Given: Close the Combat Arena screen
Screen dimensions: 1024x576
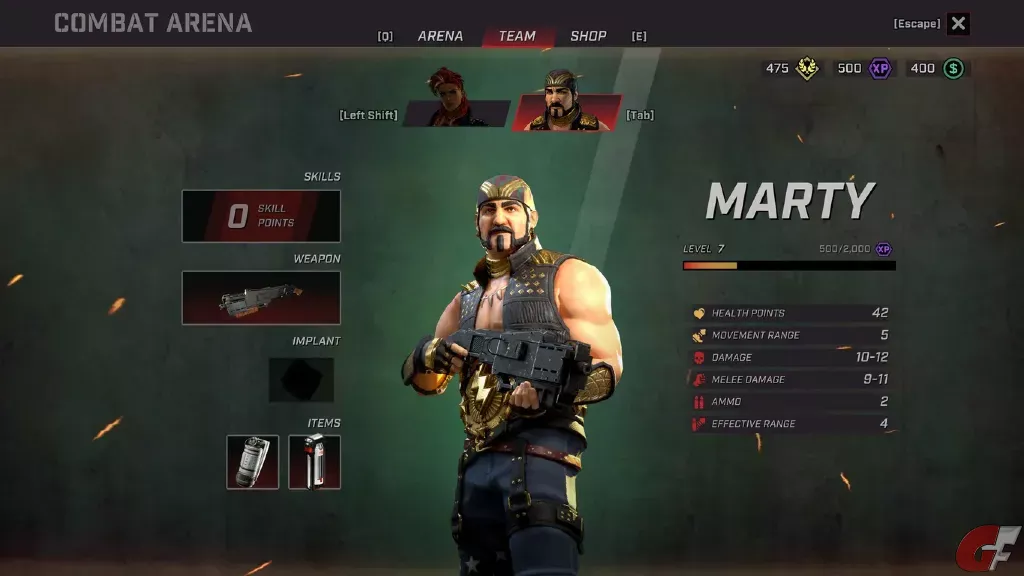Looking at the screenshot, I should (x=958, y=24).
